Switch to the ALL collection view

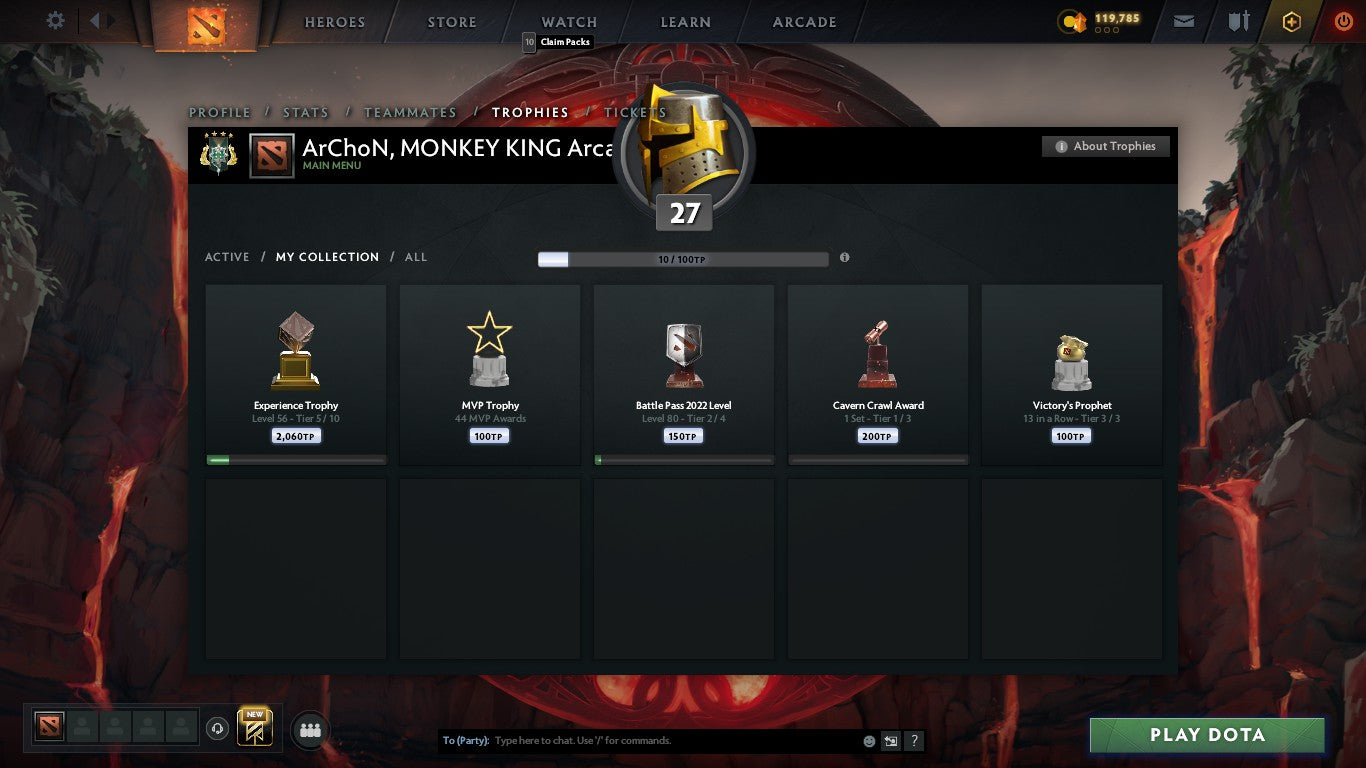(x=415, y=257)
